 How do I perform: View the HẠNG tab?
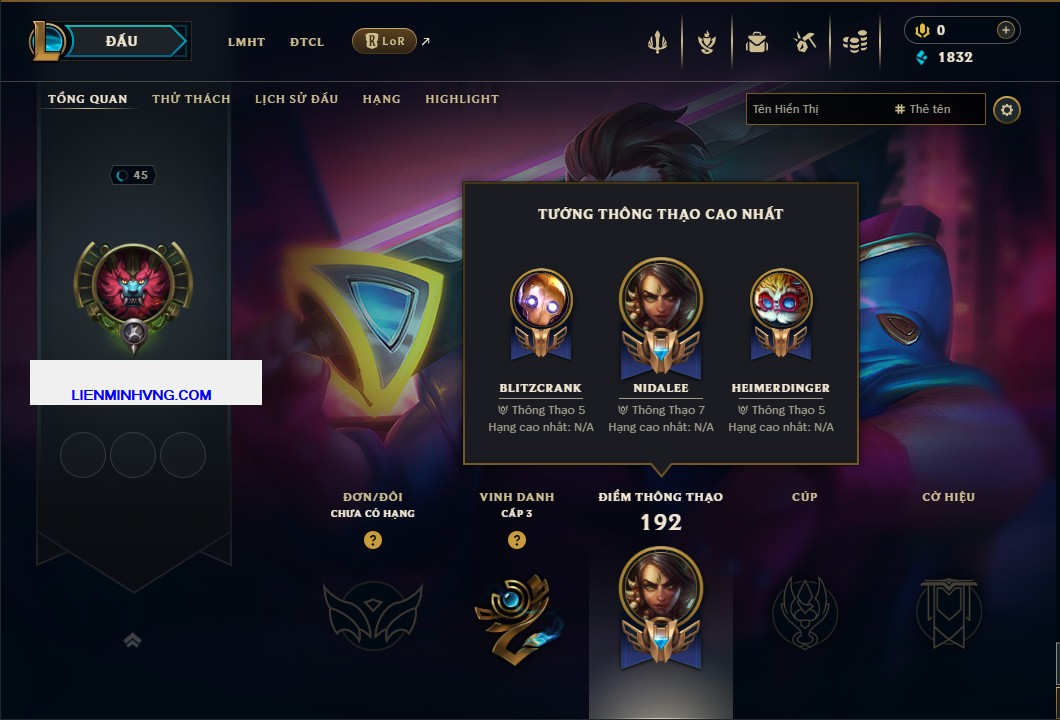382,99
